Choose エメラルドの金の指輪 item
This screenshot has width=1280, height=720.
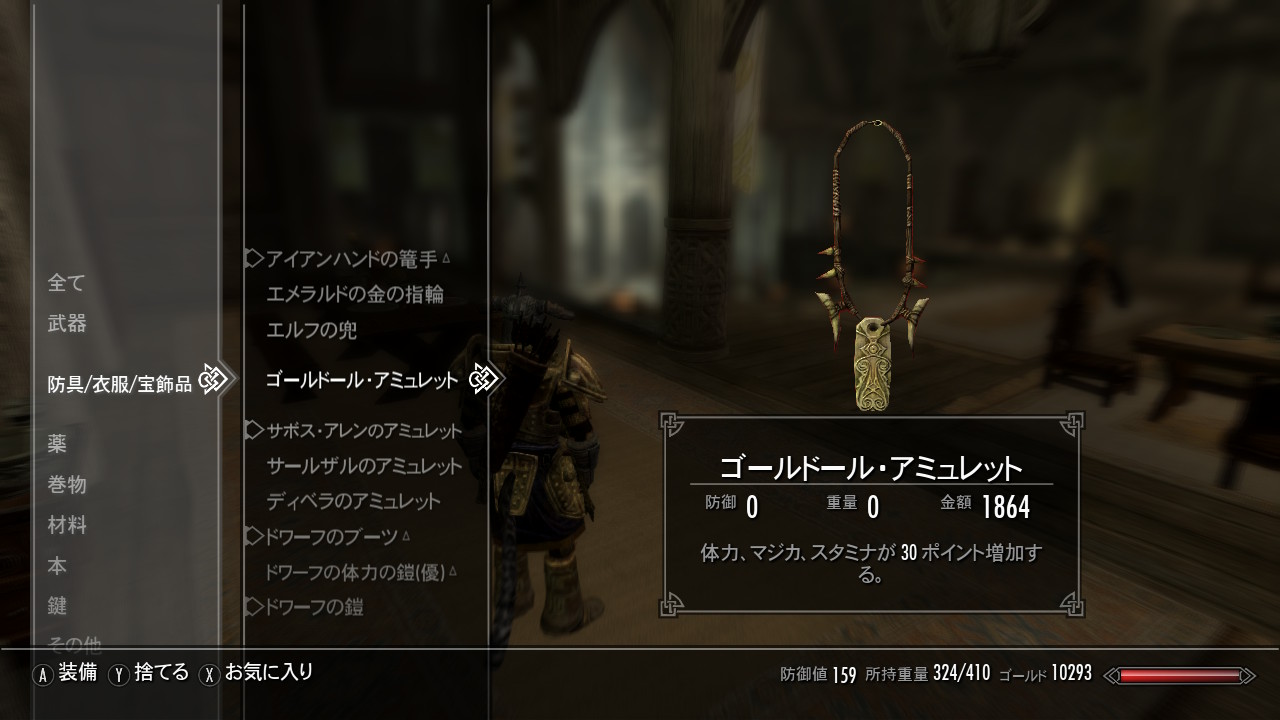click(x=355, y=294)
